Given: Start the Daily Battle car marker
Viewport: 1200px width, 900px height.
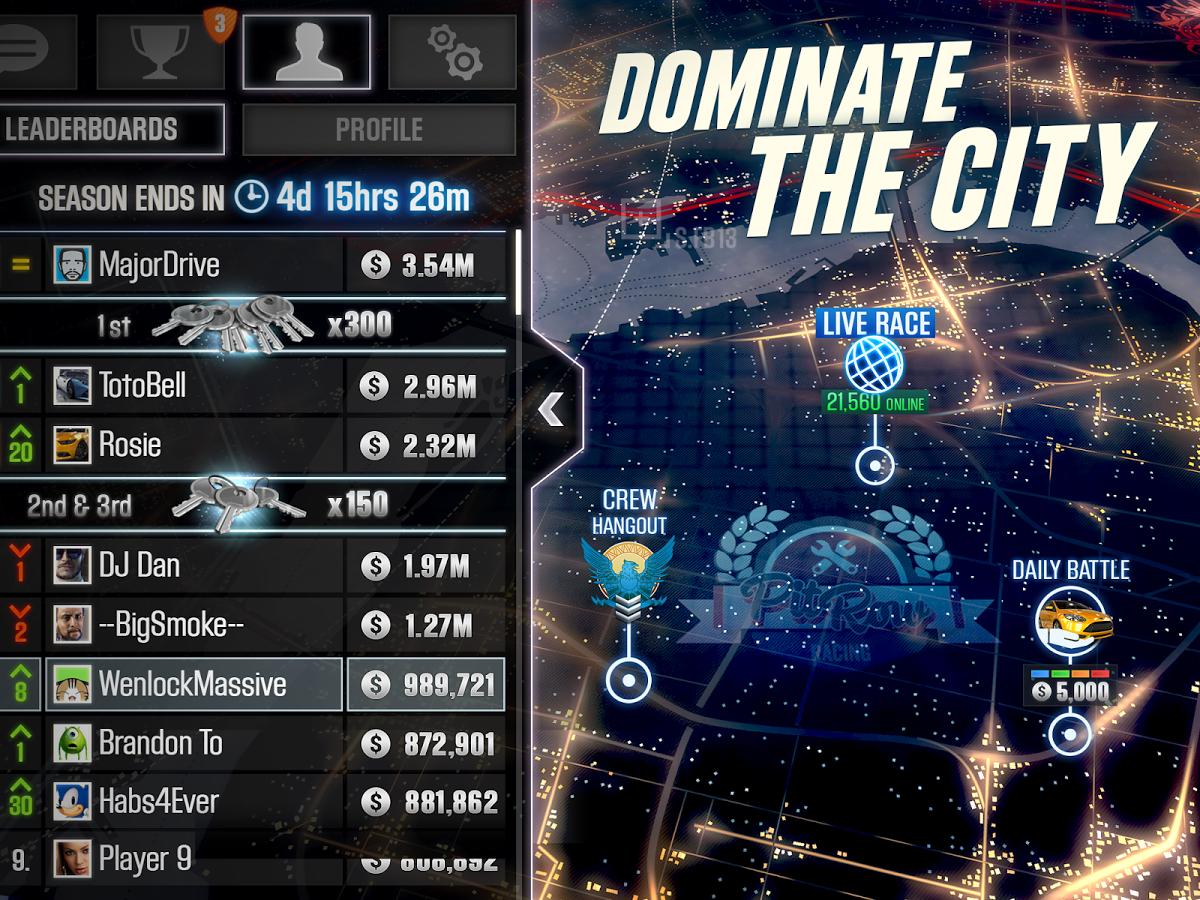Looking at the screenshot, I should click(x=1069, y=620).
